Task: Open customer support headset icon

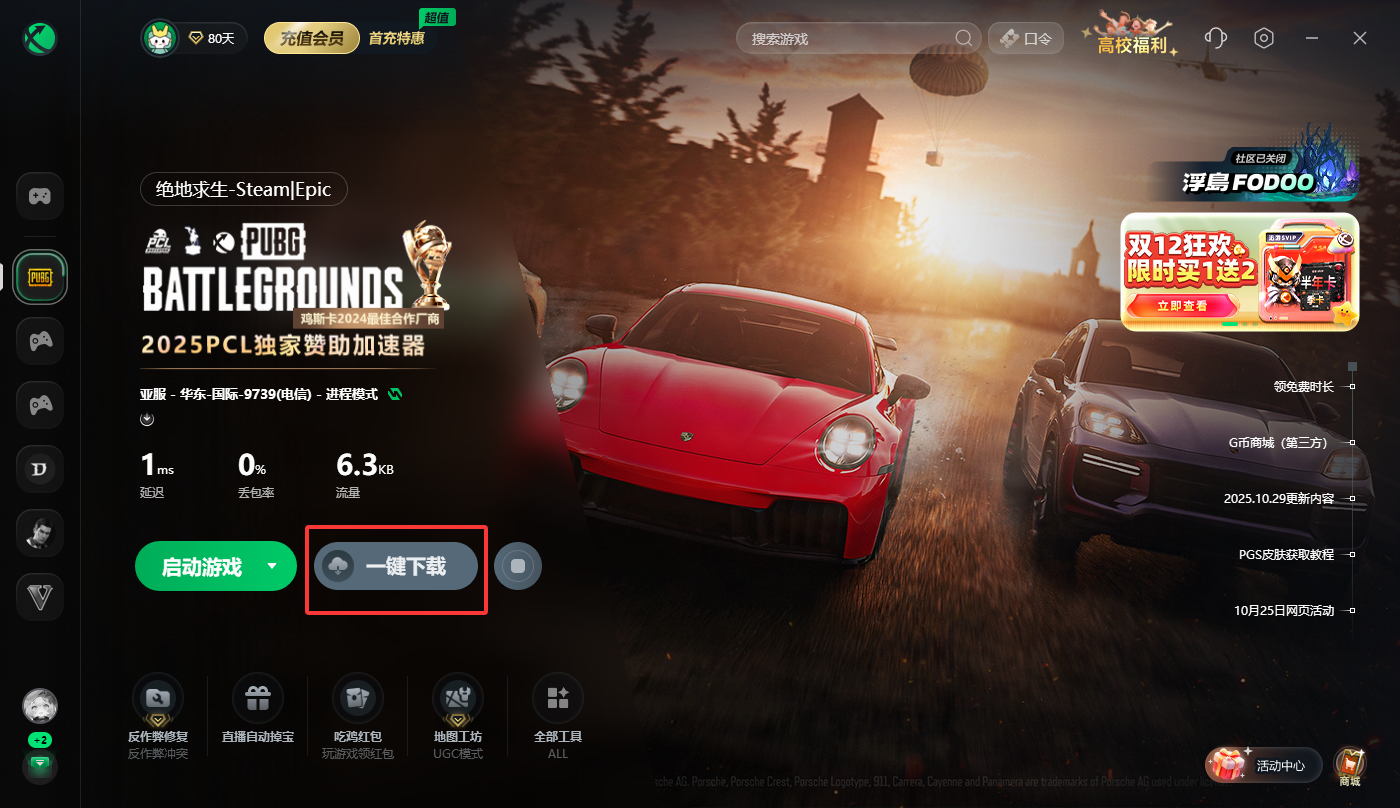Action: coord(1216,38)
